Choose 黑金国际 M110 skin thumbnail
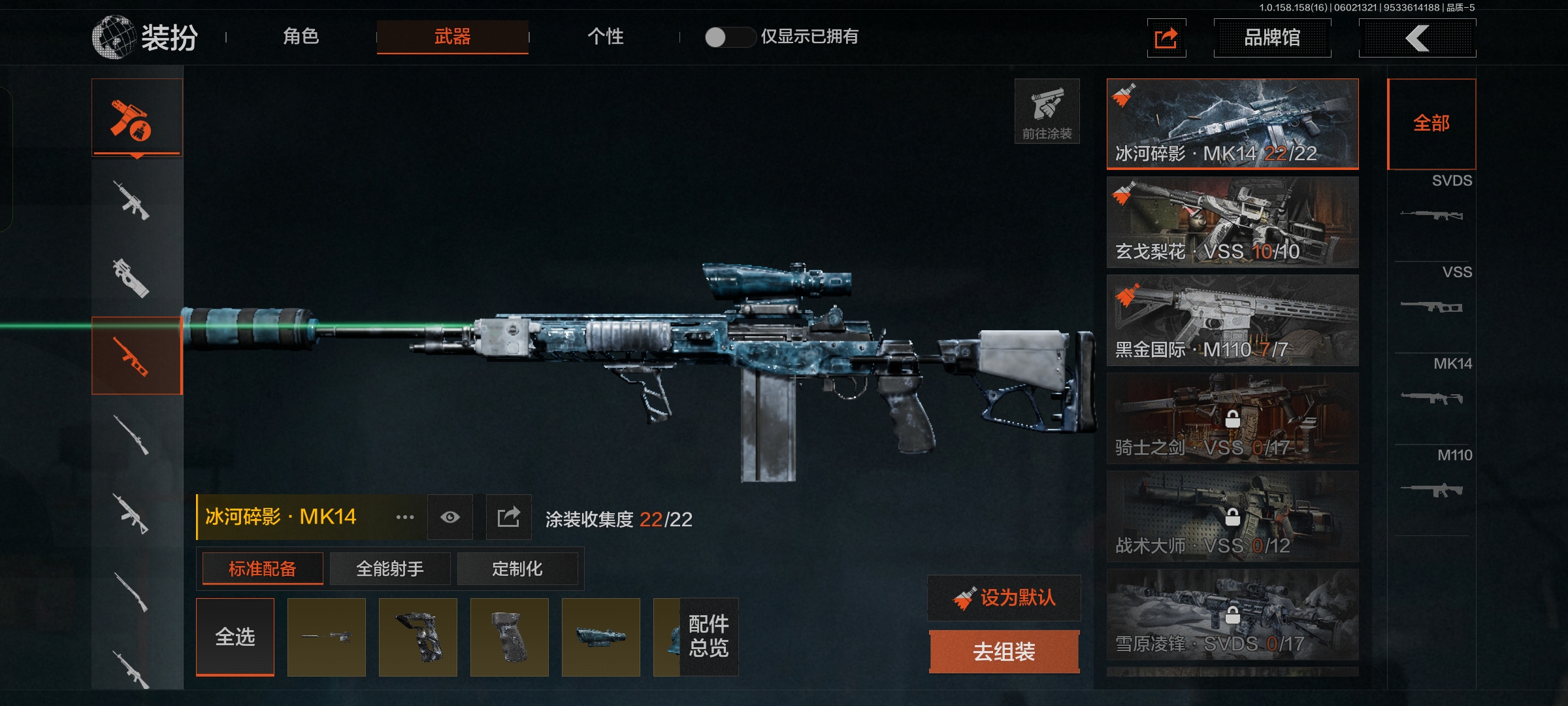1568x706 pixels. pos(1232,320)
